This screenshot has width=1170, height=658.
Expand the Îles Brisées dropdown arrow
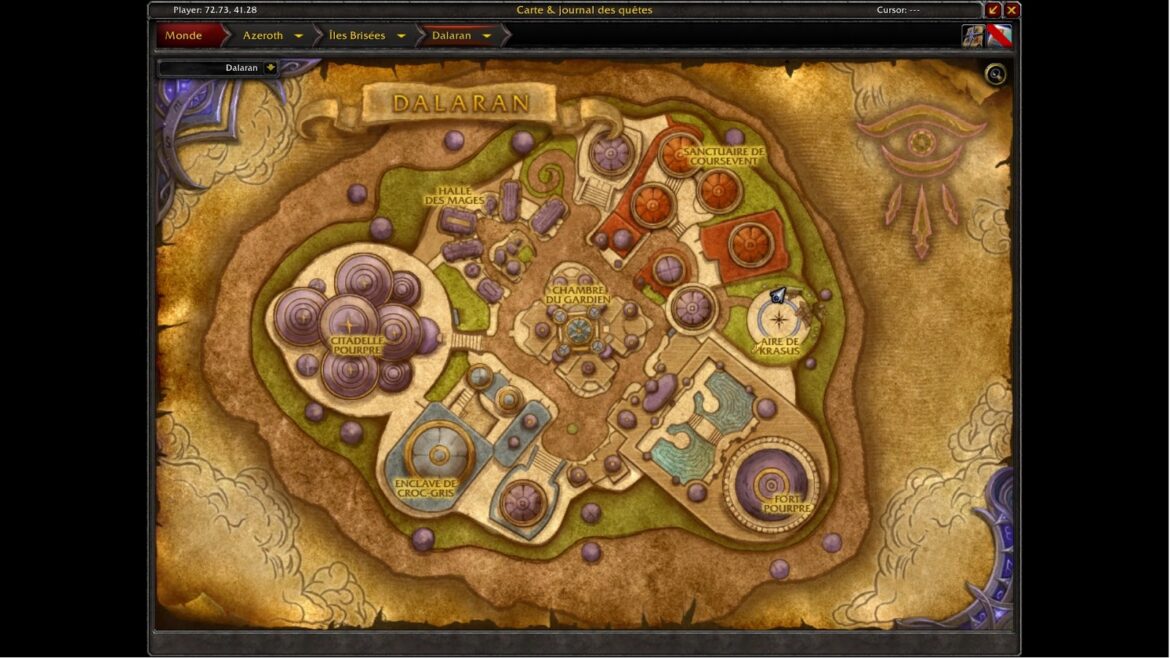(401, 36)
